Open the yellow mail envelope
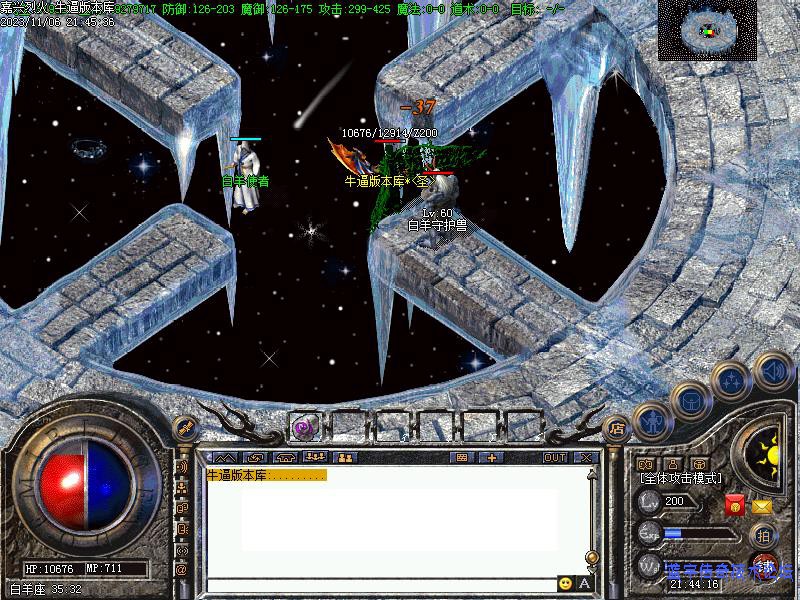This screenshot has width=800, height=600. (x=762, y=507)
